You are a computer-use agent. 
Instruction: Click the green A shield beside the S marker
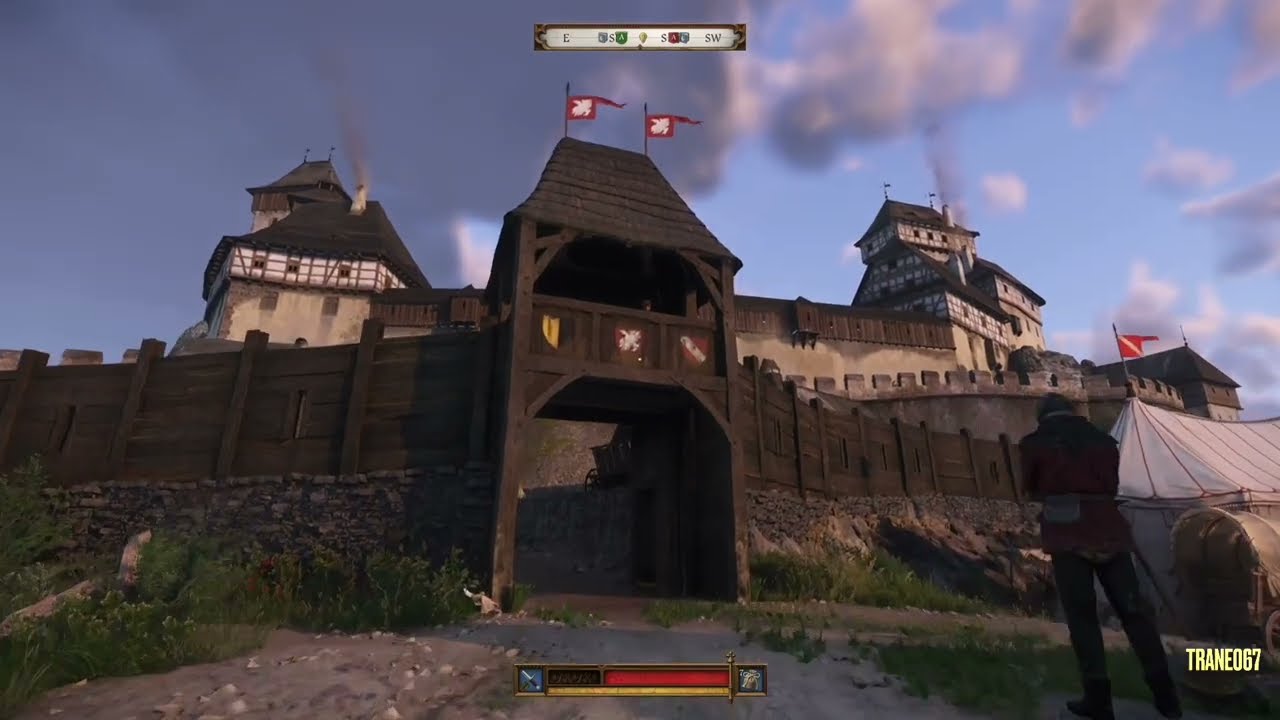622,37
